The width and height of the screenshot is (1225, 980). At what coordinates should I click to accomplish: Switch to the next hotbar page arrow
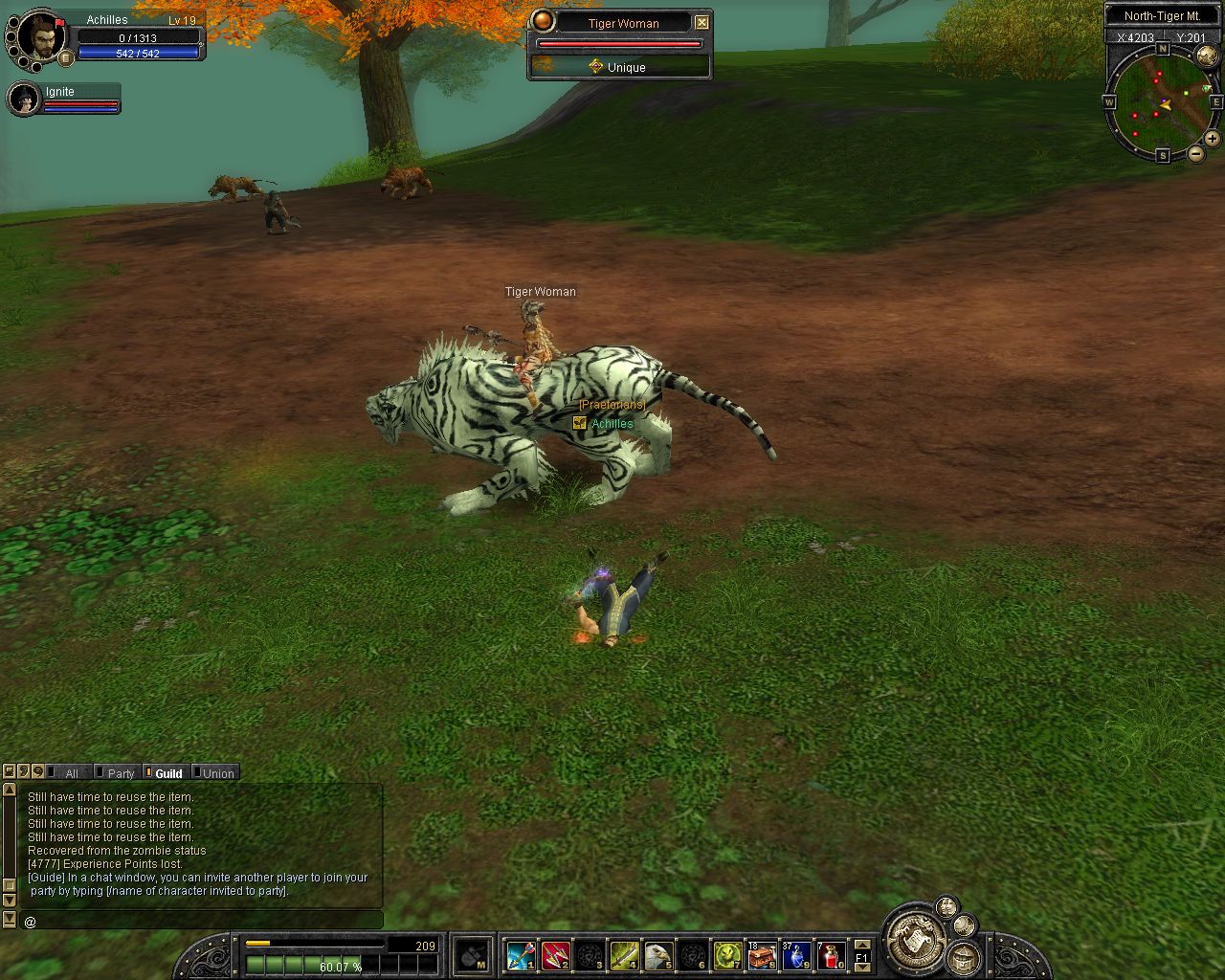coord(862,966)
